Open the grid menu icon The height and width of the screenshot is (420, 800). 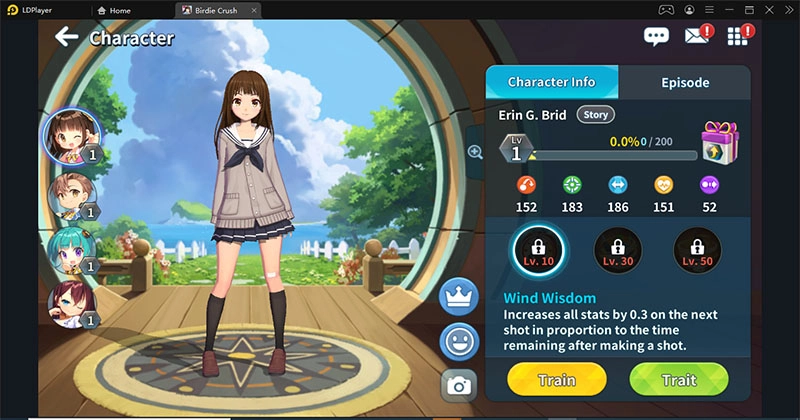tap(738, 37)
